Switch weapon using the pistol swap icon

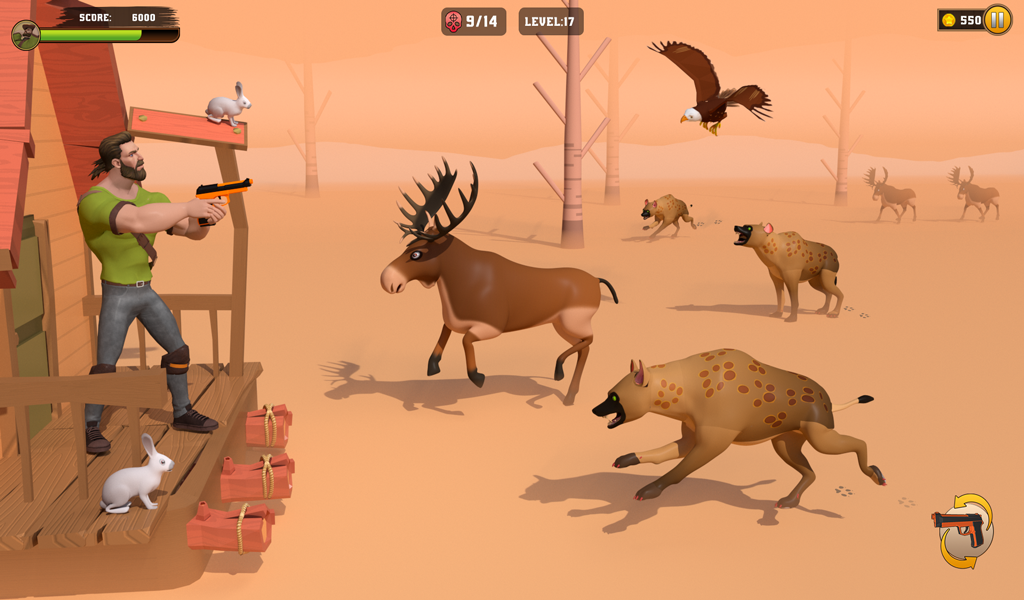pos(963,530)
